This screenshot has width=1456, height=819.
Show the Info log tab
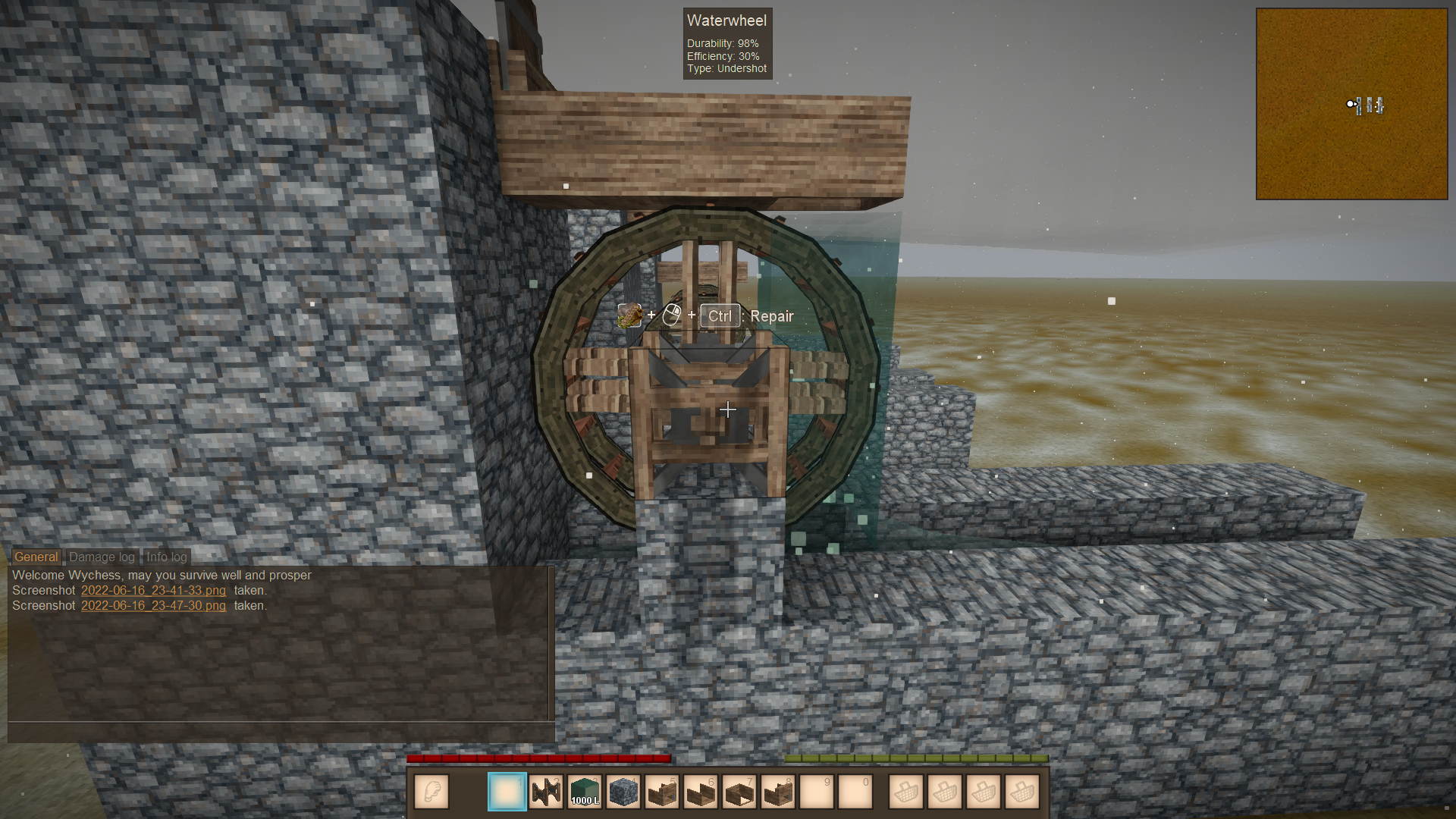coord(166,557)
